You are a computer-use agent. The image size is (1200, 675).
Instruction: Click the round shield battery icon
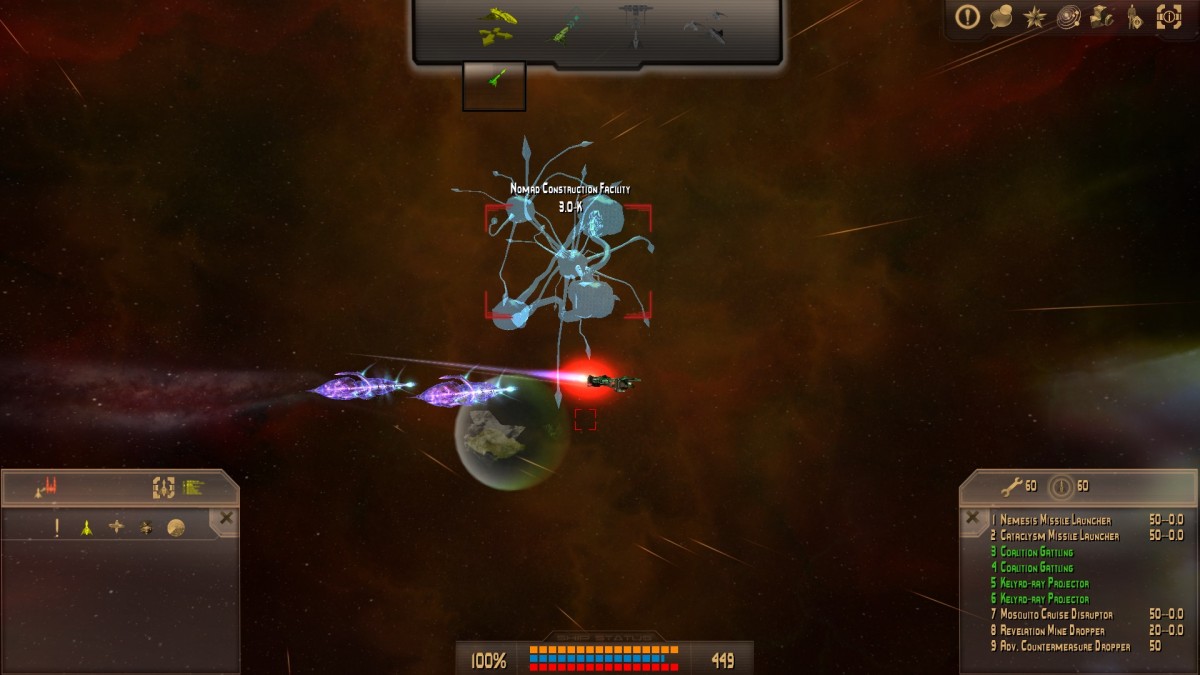pyautogui.click(x=1062, y=487)
